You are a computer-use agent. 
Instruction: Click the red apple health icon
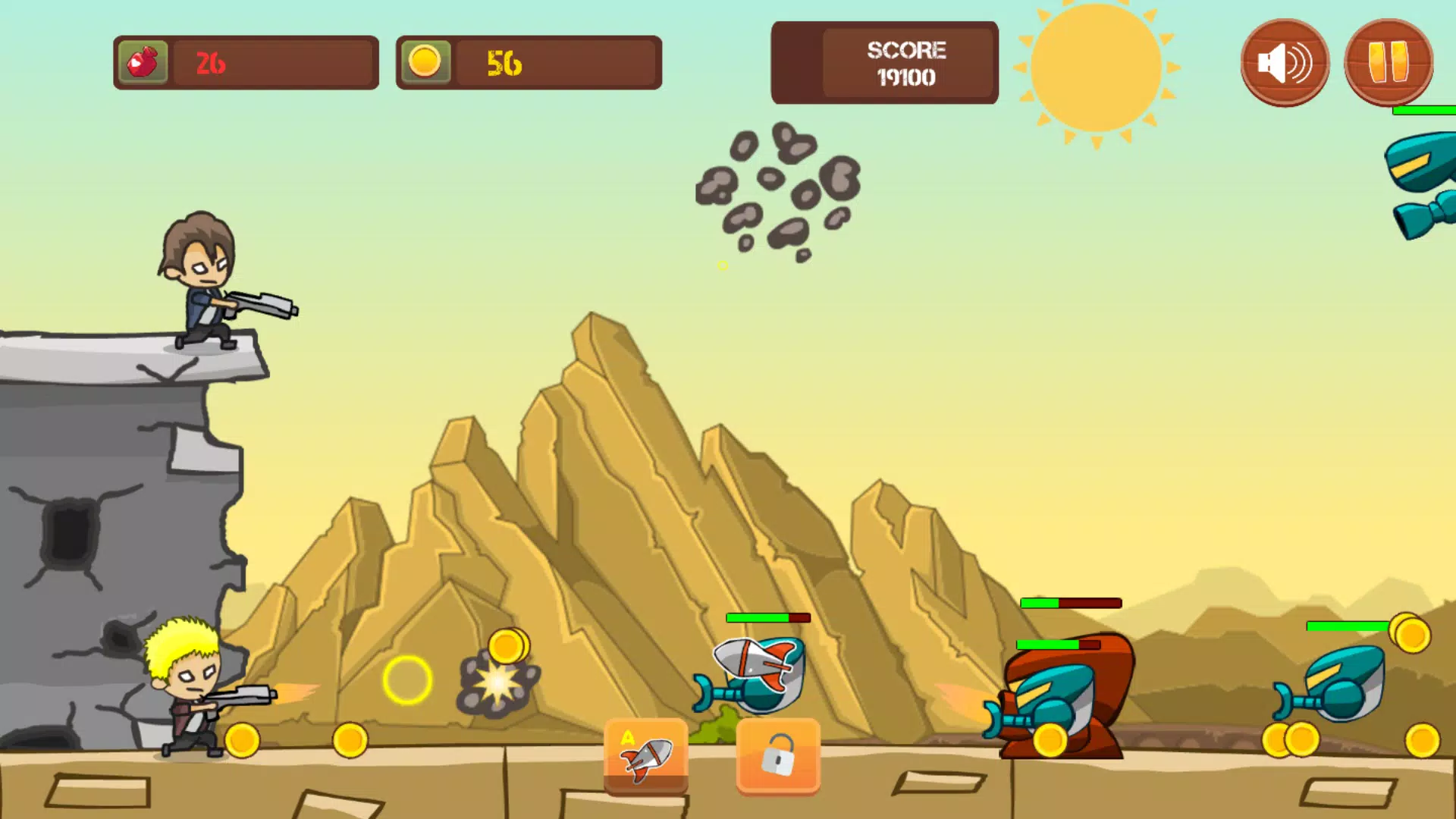click(x=143, y=62)
